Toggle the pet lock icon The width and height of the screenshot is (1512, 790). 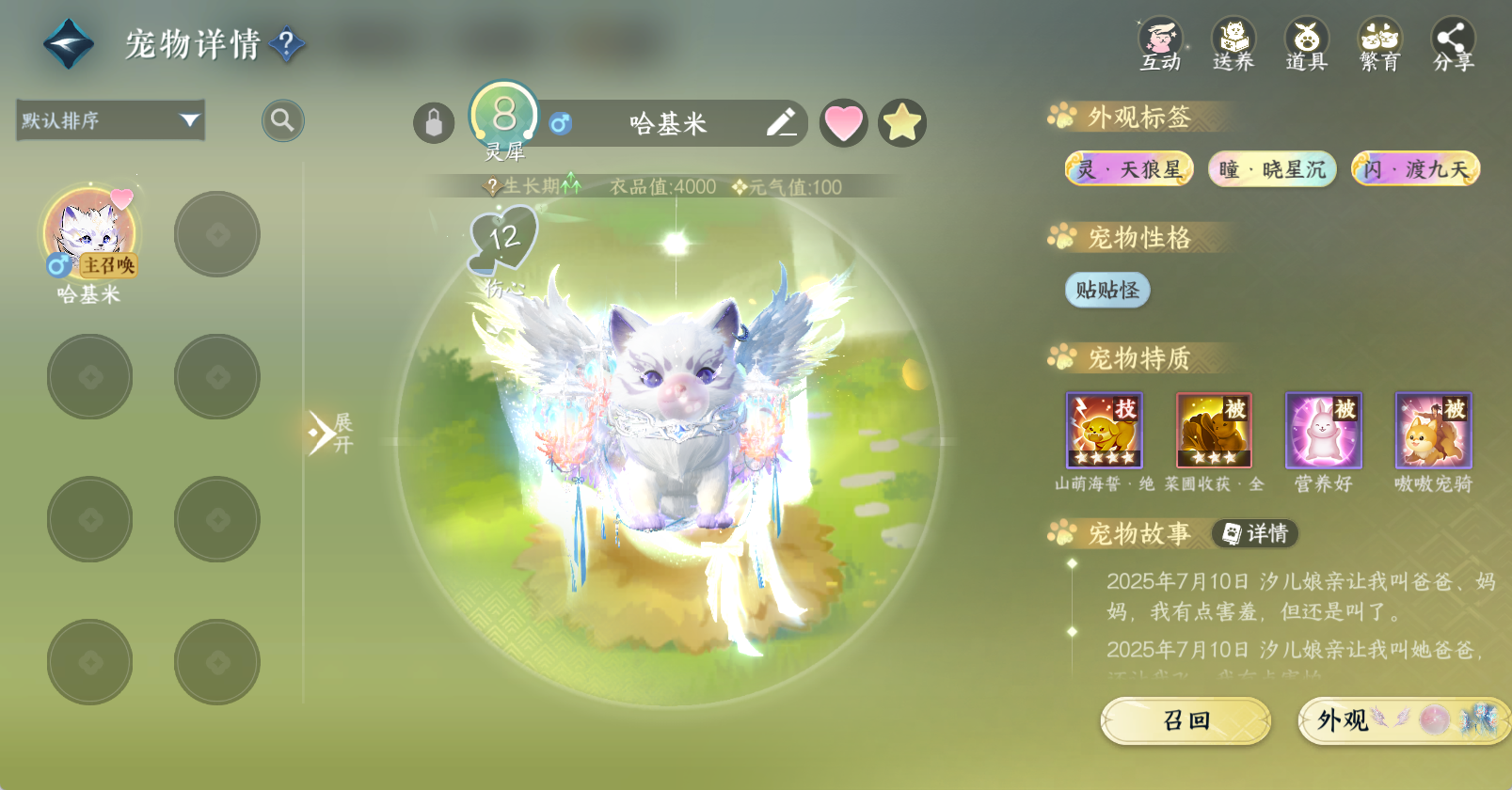tap(434, 123)
